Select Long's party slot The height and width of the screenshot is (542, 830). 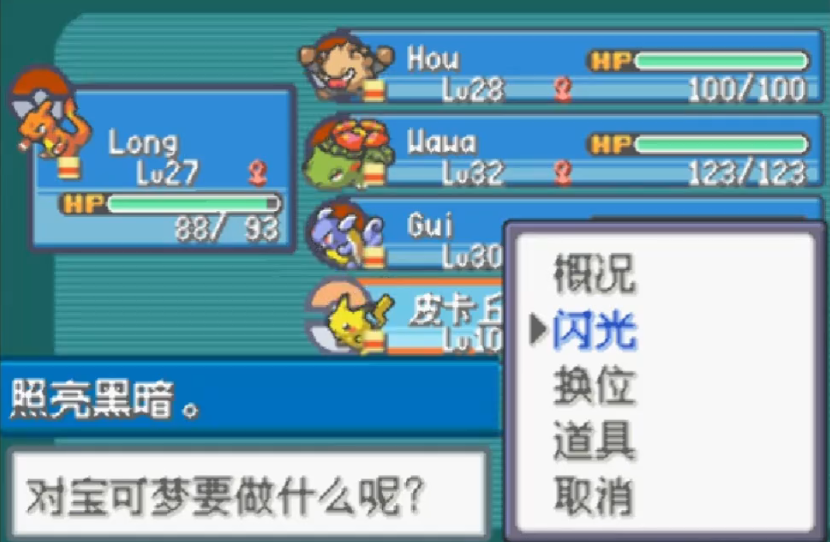165,168
